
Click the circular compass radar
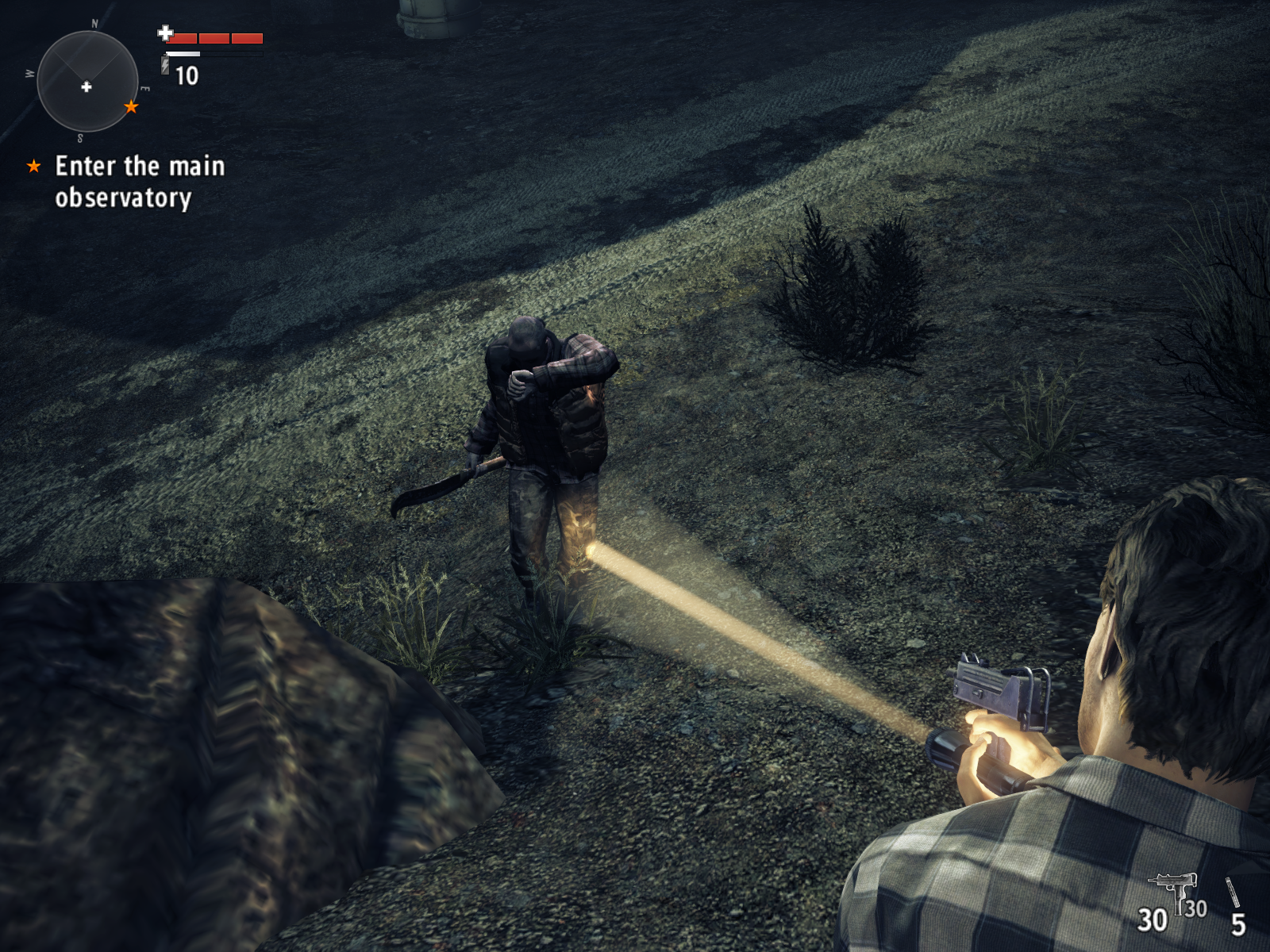tap(87, 82)
